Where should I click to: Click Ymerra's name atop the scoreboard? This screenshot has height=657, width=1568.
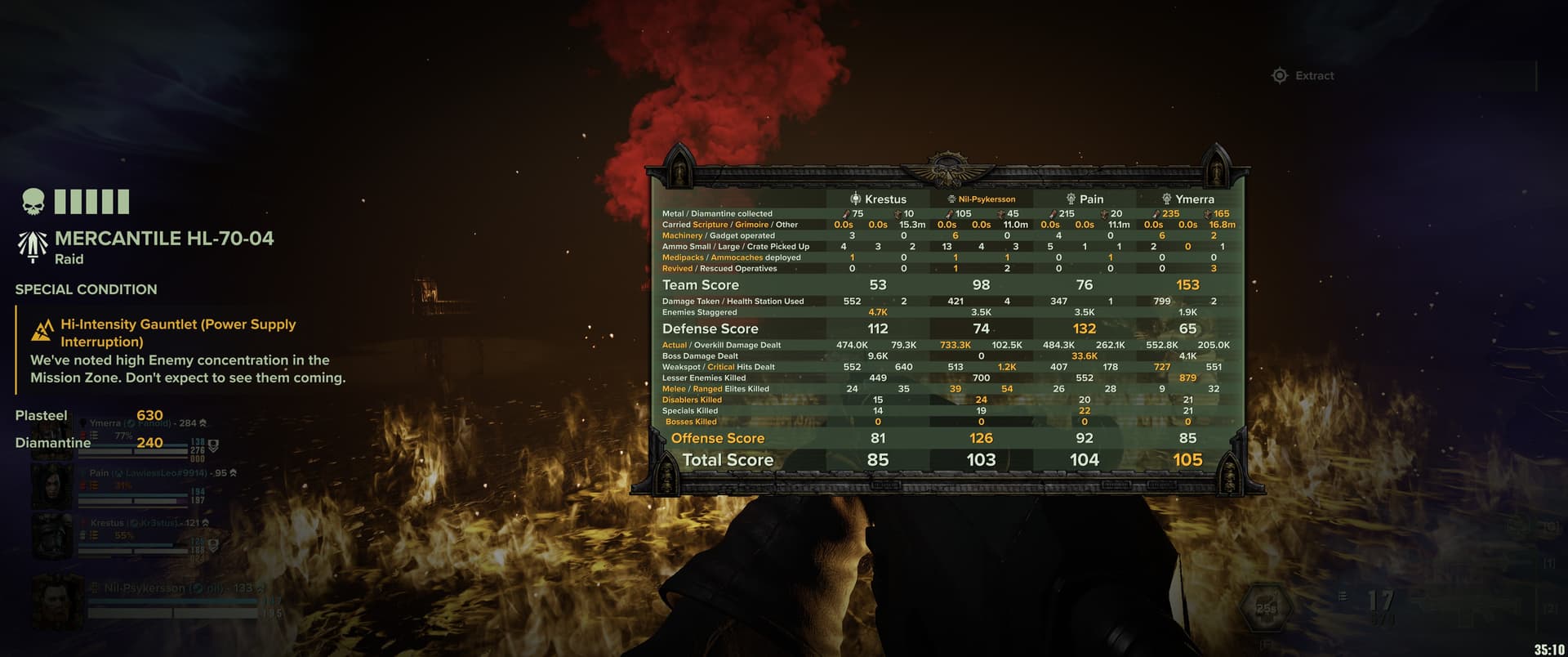click(x=1187, y=199)
